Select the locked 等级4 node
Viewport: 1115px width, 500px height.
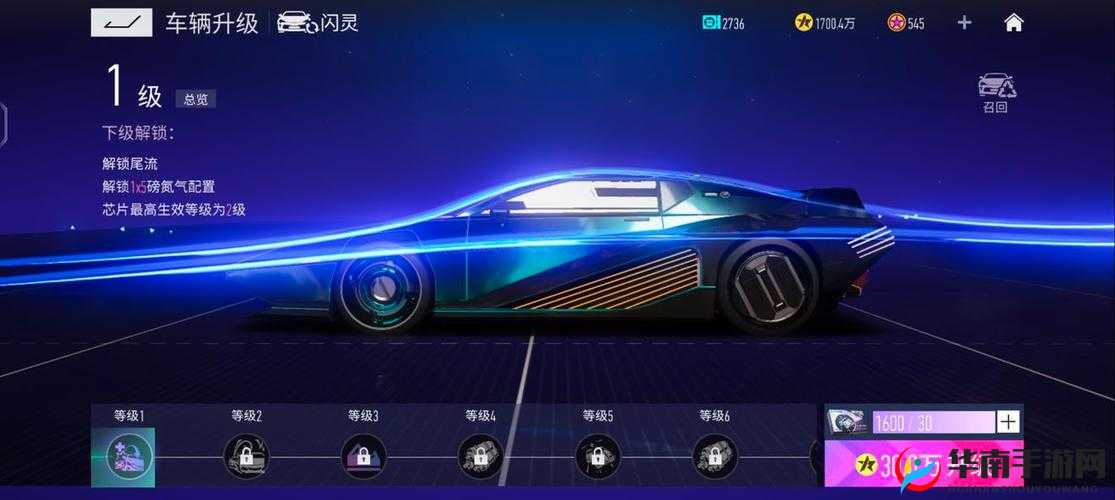[480, 456]
